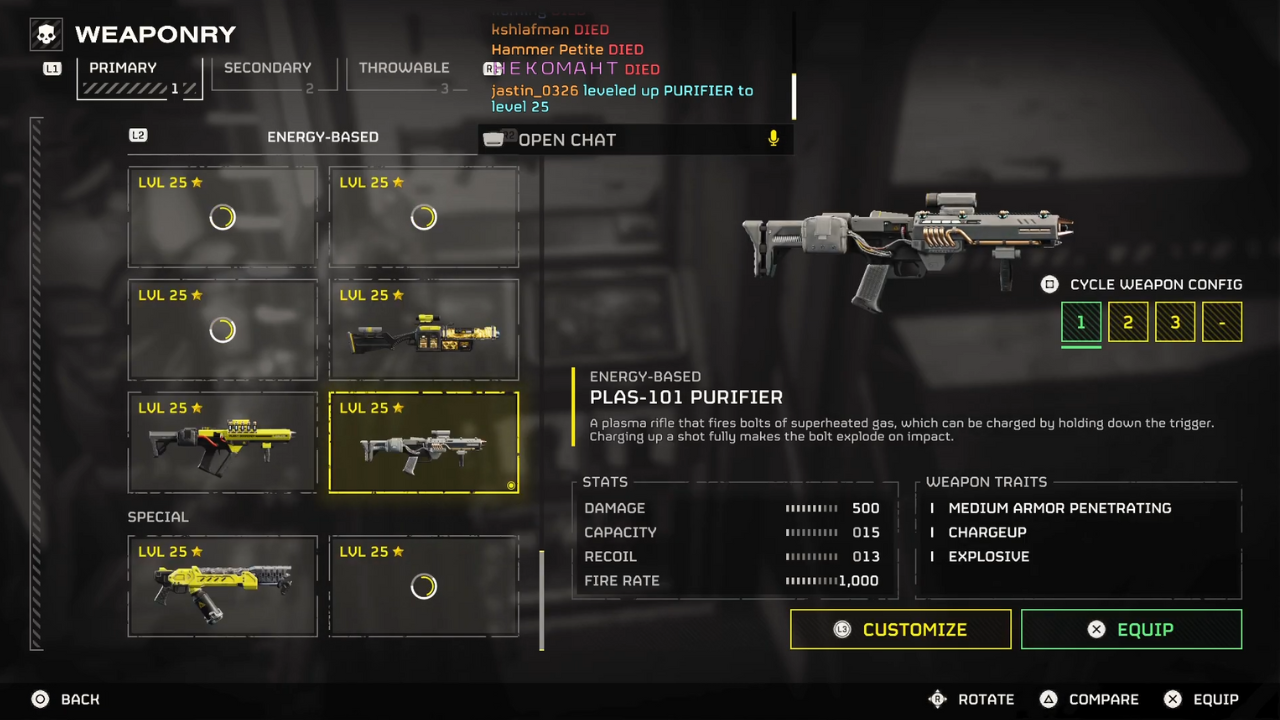
Task: Select the highlighted Purifier weapon tile
Action: pos(424,442)
